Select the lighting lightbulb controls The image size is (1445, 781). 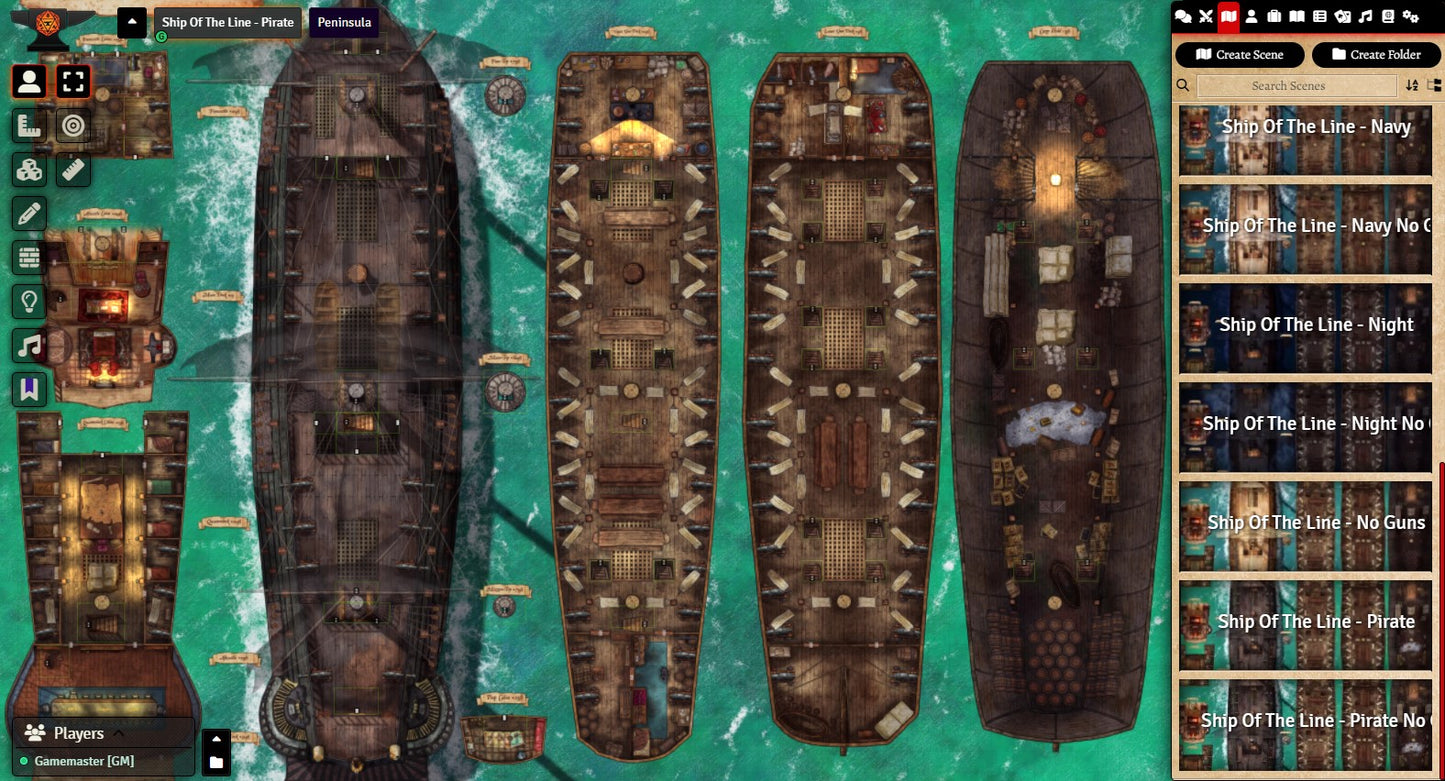click(29, 301)
